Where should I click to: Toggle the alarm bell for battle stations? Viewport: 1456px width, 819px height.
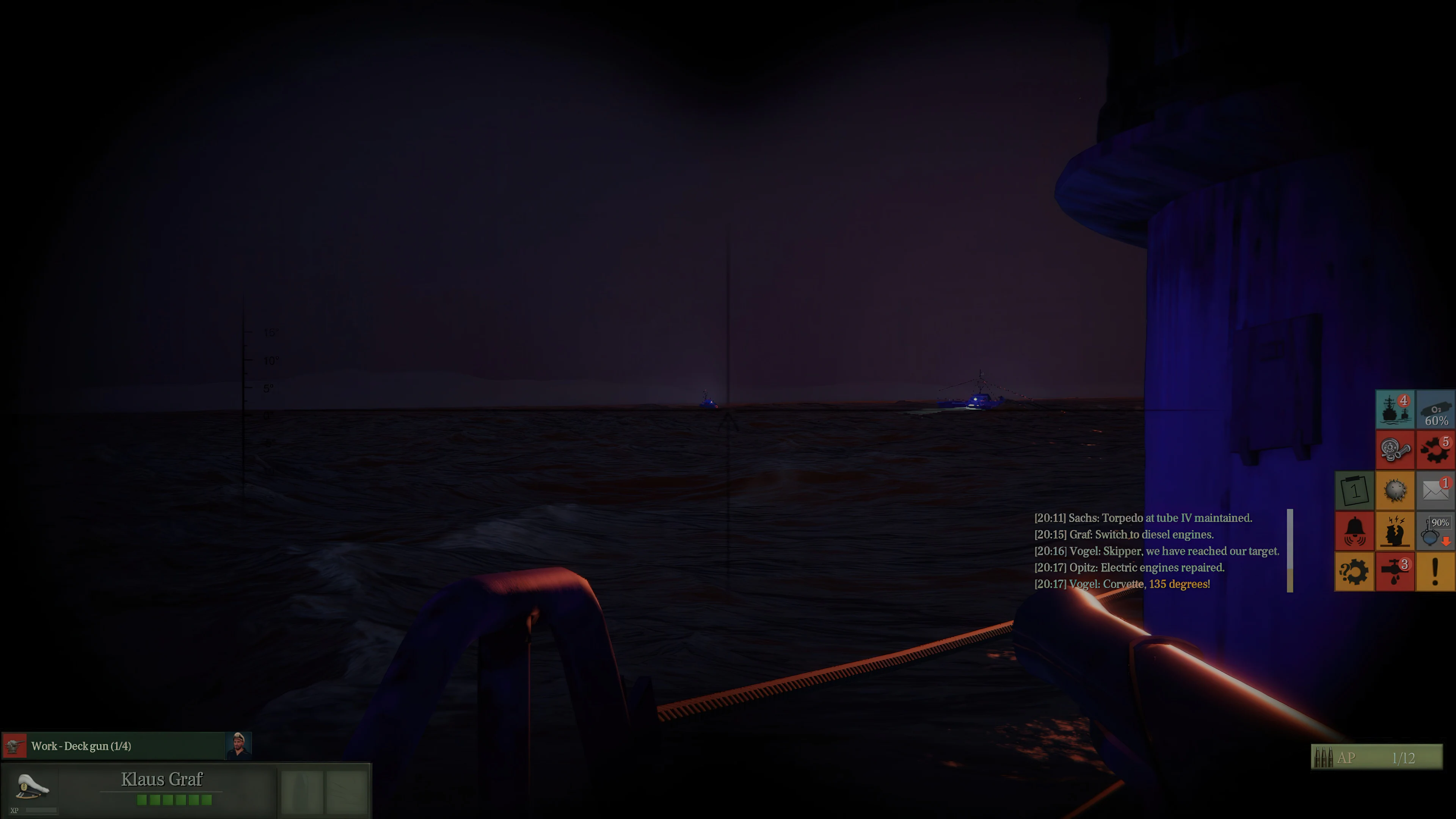click(1354, 531)
